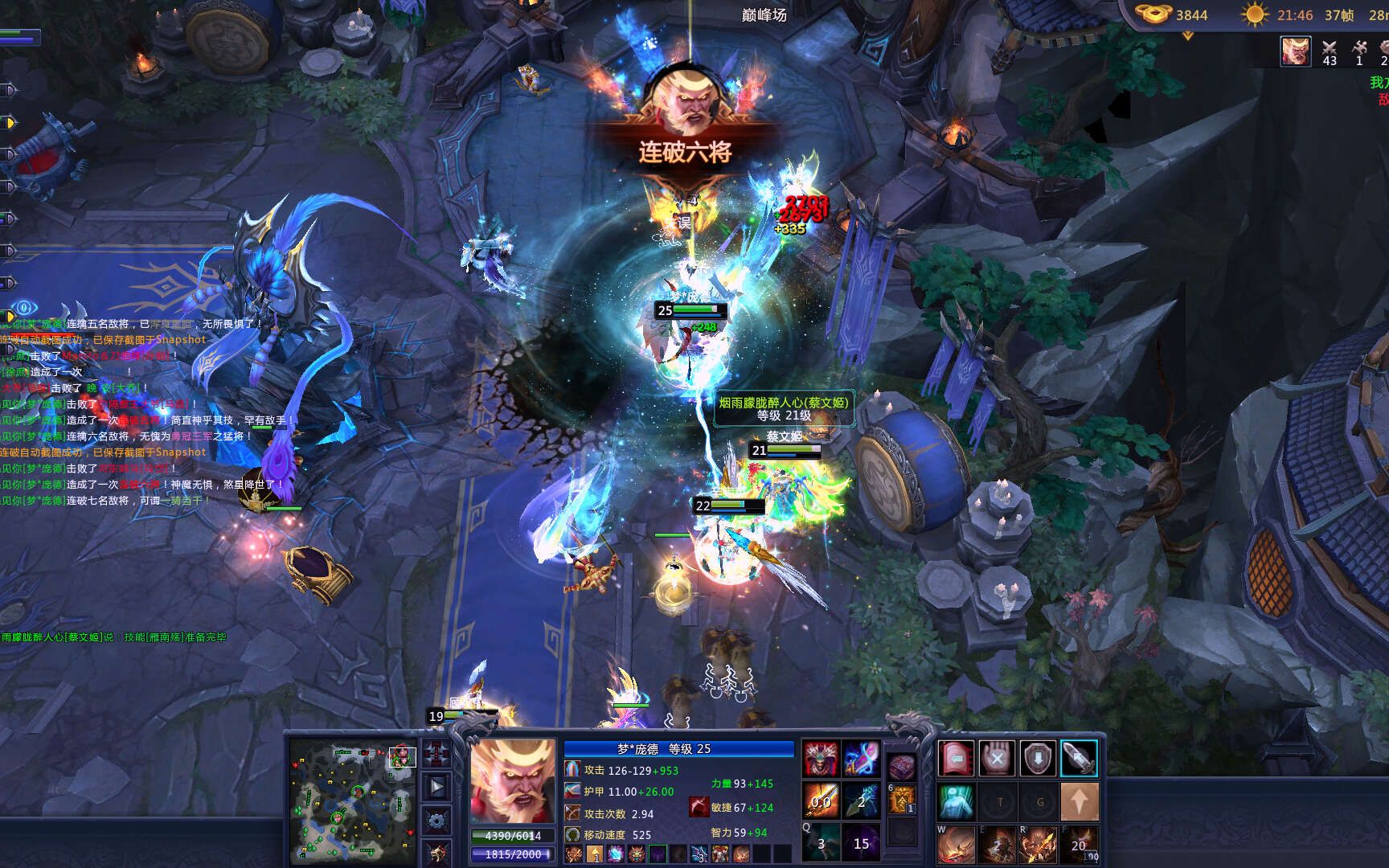
Task: Open the purple spellbook slot
Action: coord(902,768)
